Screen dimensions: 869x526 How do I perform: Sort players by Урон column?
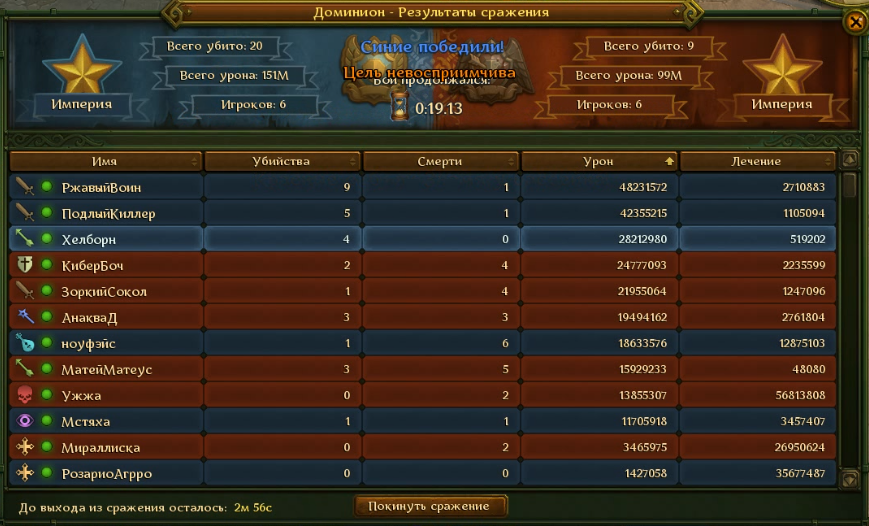599,161
